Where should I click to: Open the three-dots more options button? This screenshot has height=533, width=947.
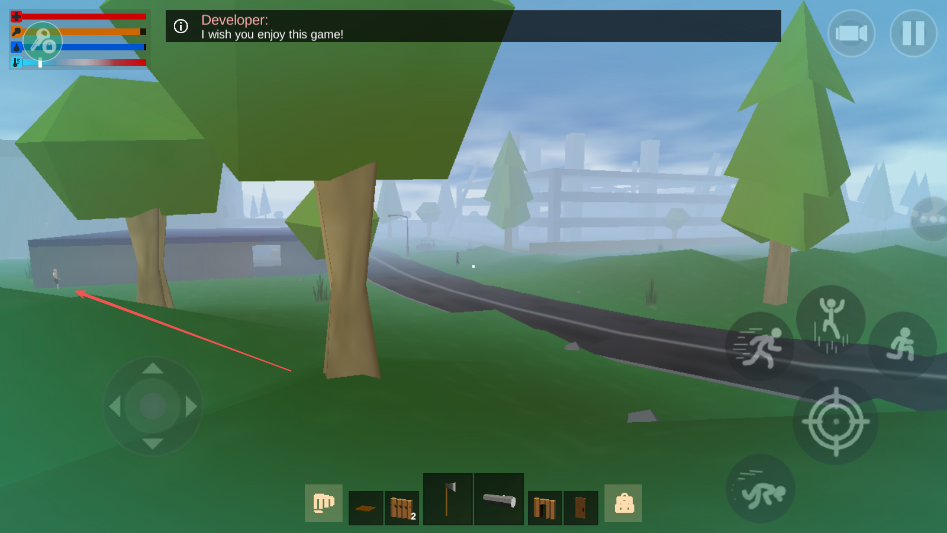tap(931, 219)
